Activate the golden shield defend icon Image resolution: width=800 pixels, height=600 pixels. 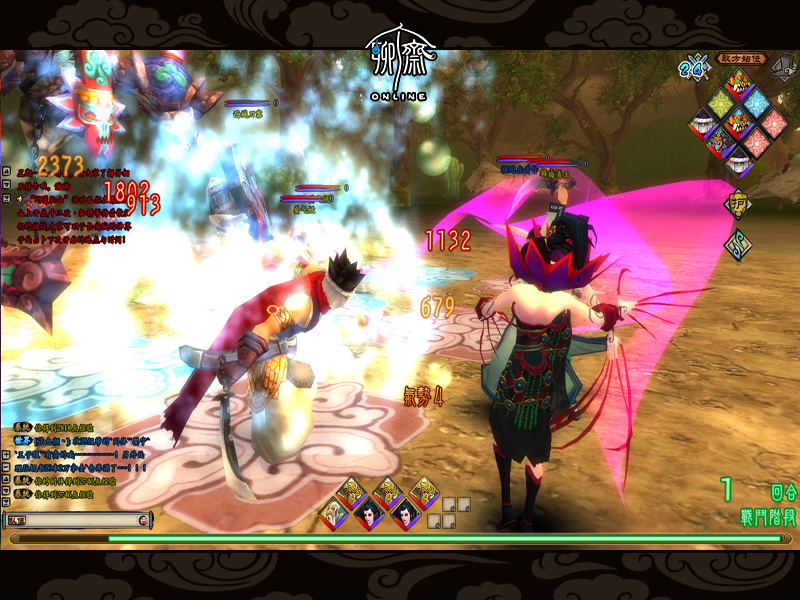click(x=737, y=203)
